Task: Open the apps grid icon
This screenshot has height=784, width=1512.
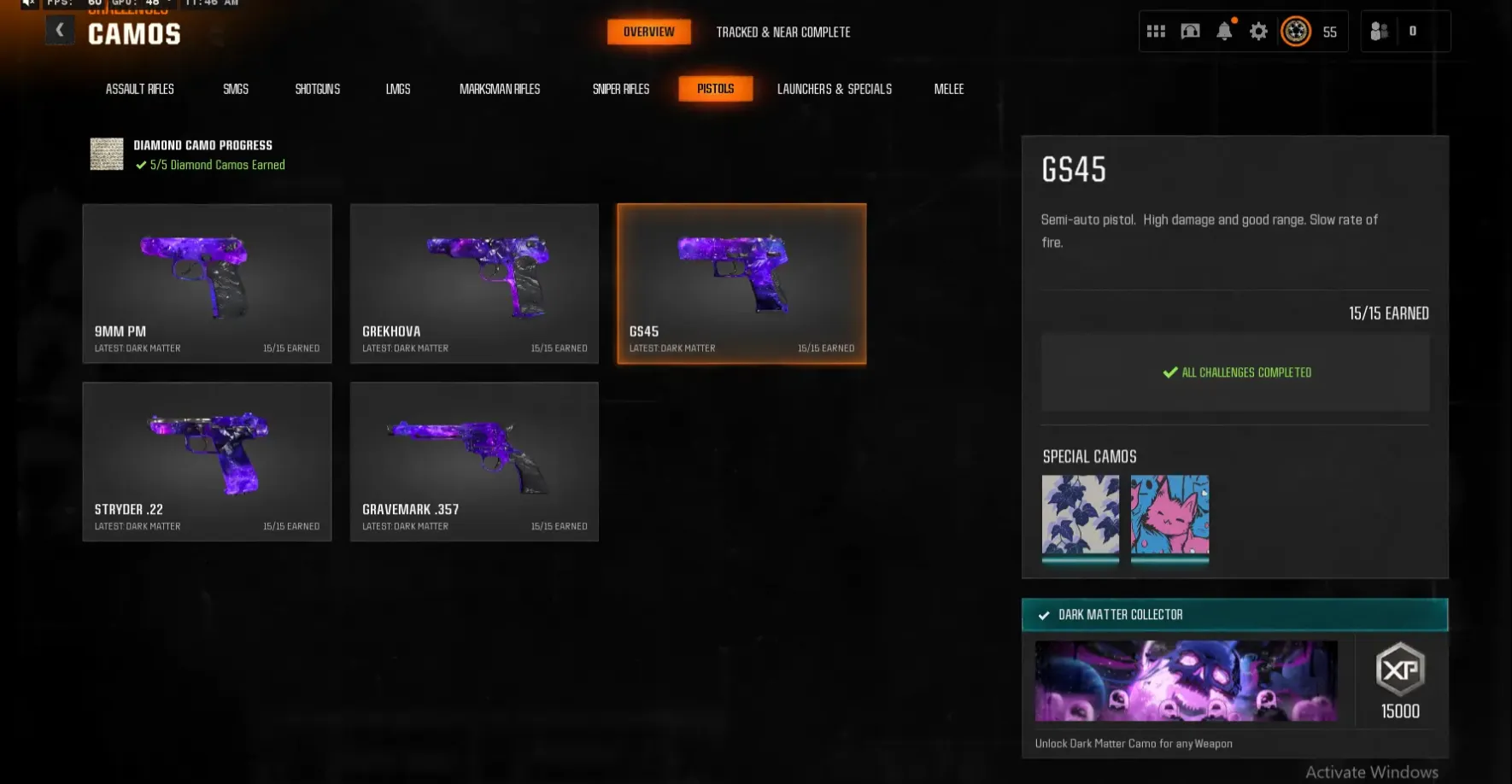Action: 1155,31
